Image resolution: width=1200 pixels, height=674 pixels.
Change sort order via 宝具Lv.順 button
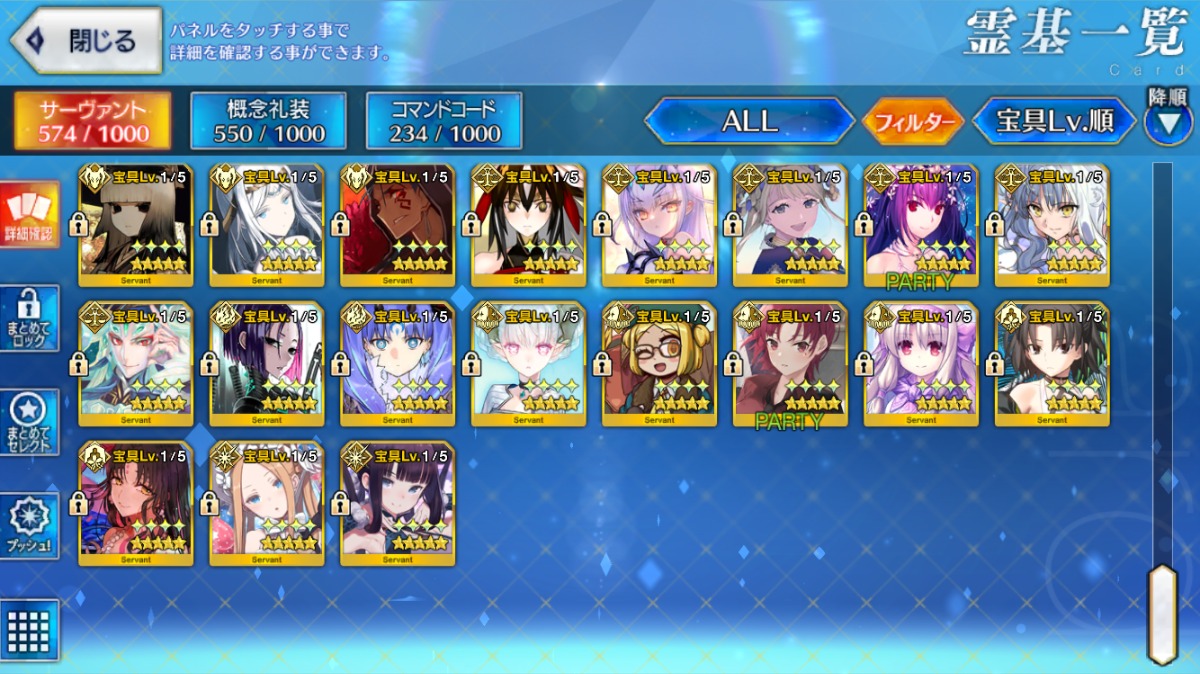point(1054,121)
